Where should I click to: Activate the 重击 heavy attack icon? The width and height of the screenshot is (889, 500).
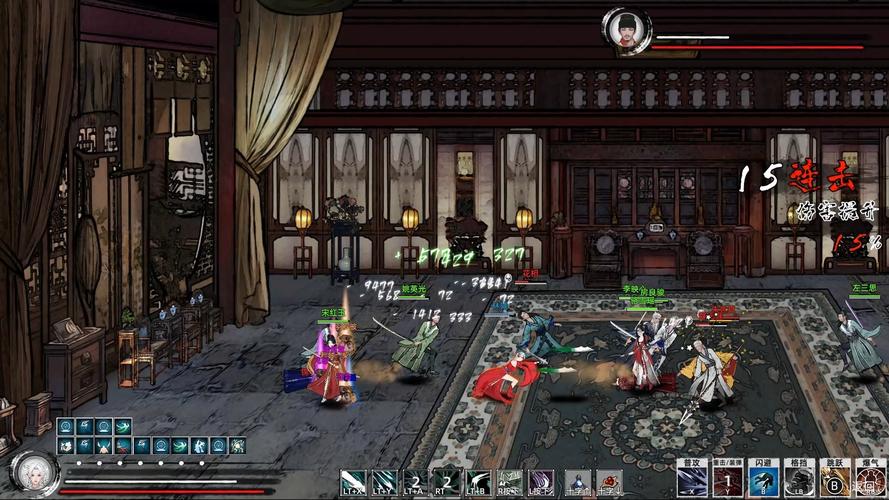726,481
